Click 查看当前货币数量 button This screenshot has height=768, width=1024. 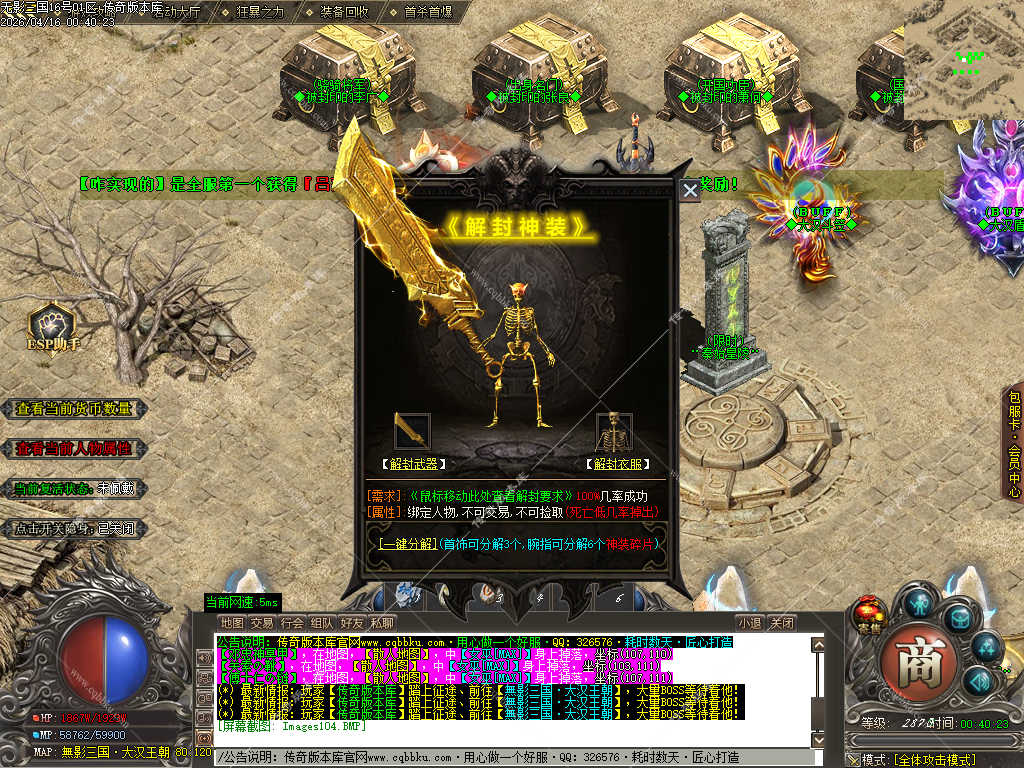(x=74, y=409)
